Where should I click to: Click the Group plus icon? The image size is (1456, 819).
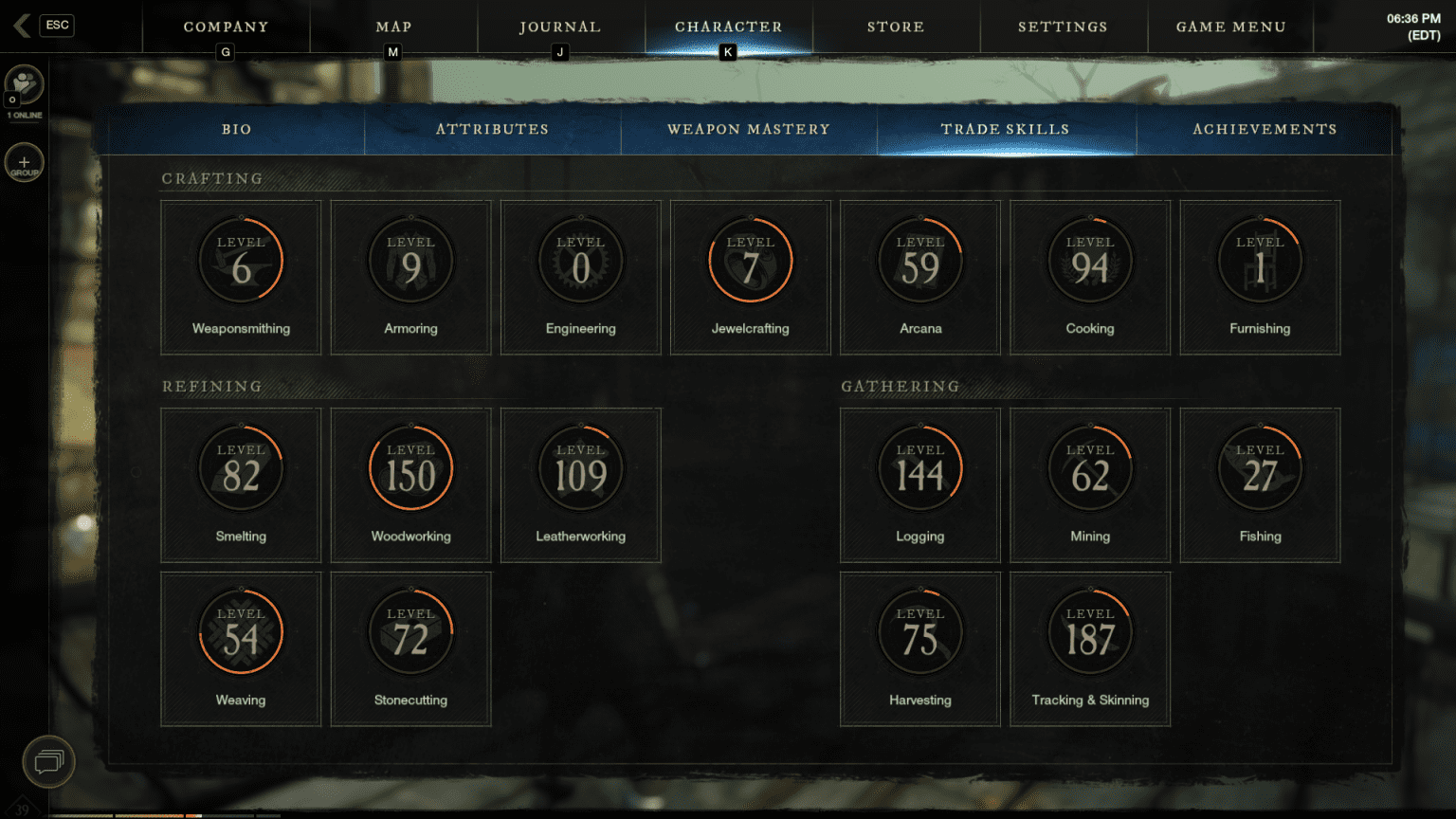click(24, 162)
